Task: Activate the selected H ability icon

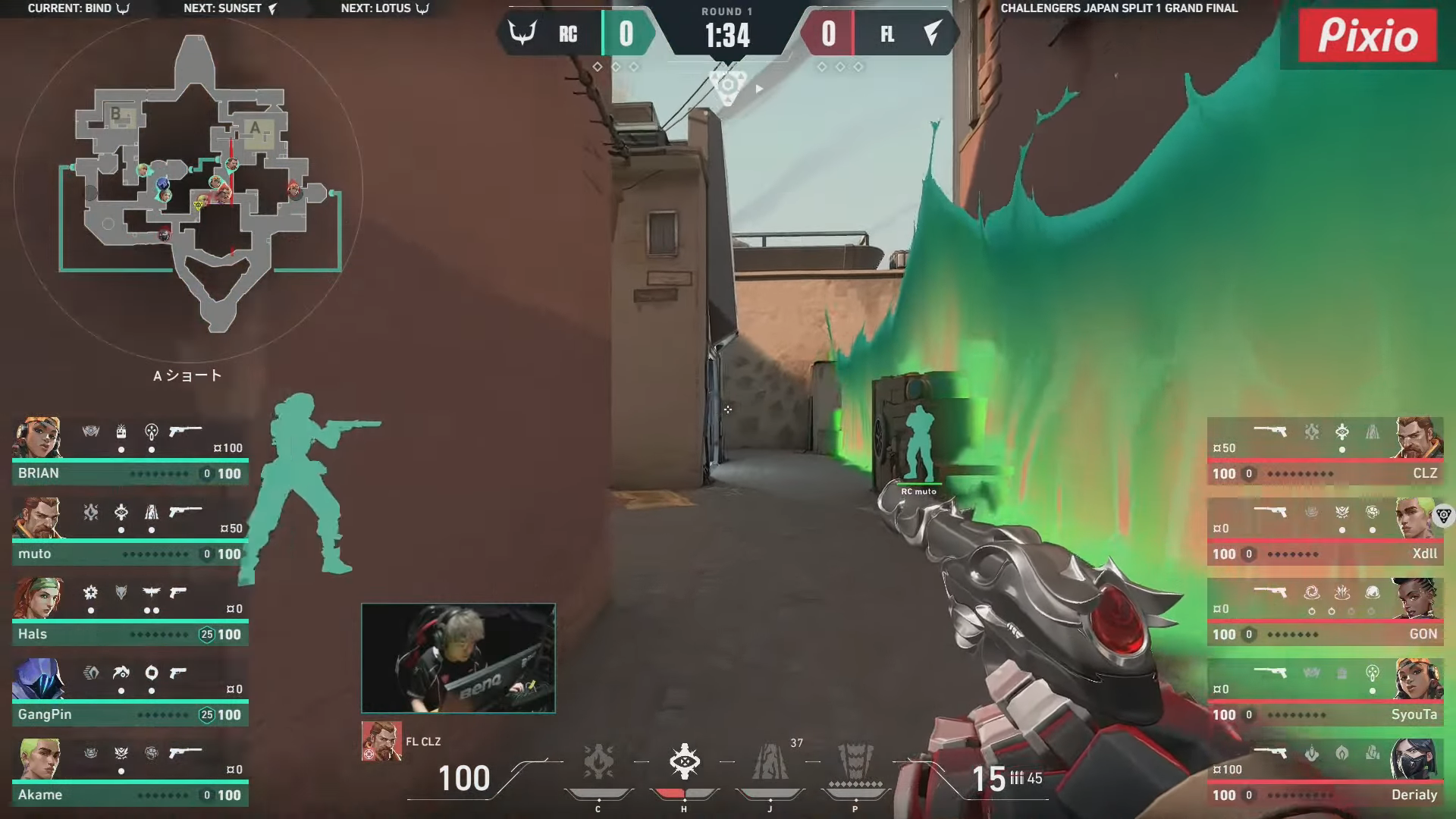Action: click(684, 762)
